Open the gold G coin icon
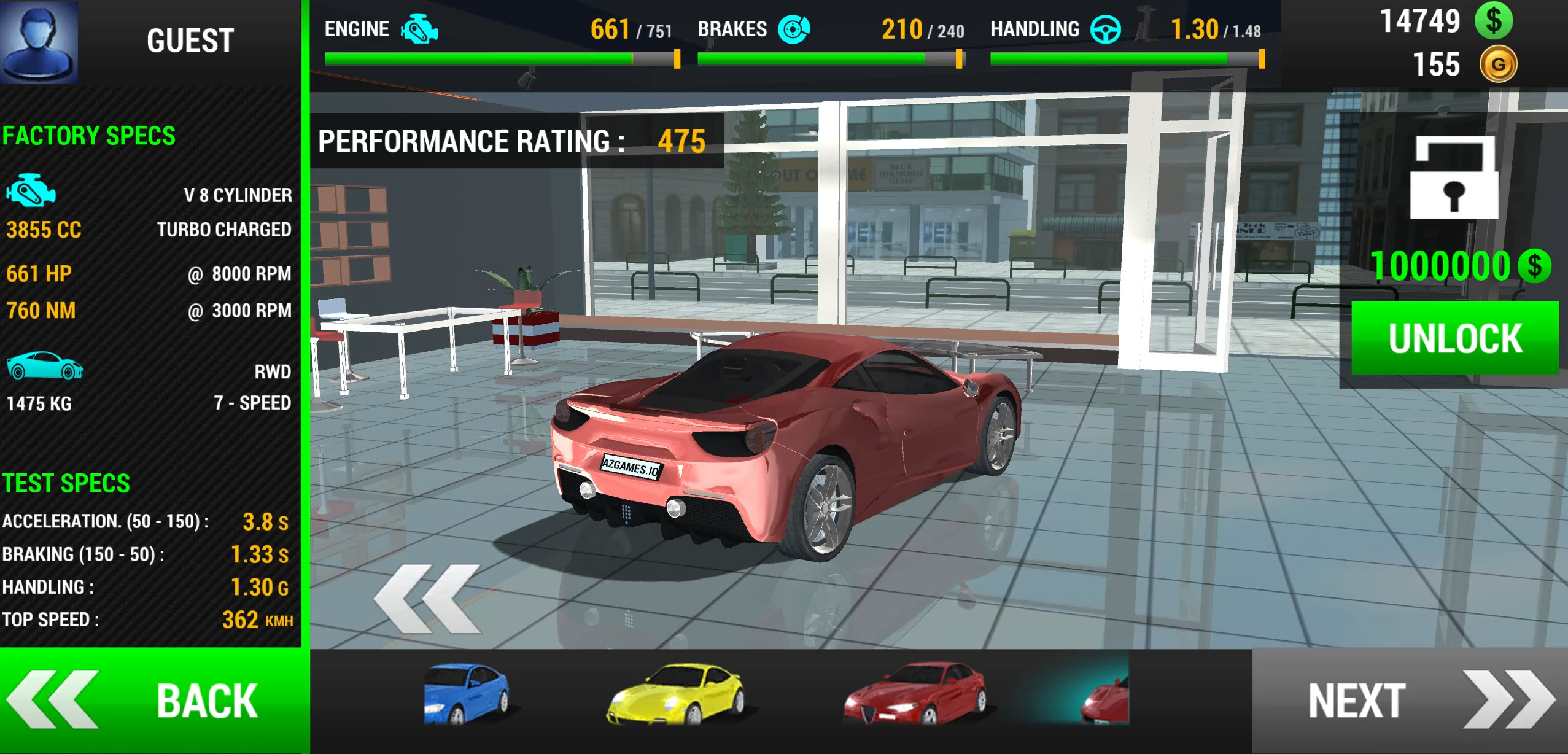 (1498, 64)
